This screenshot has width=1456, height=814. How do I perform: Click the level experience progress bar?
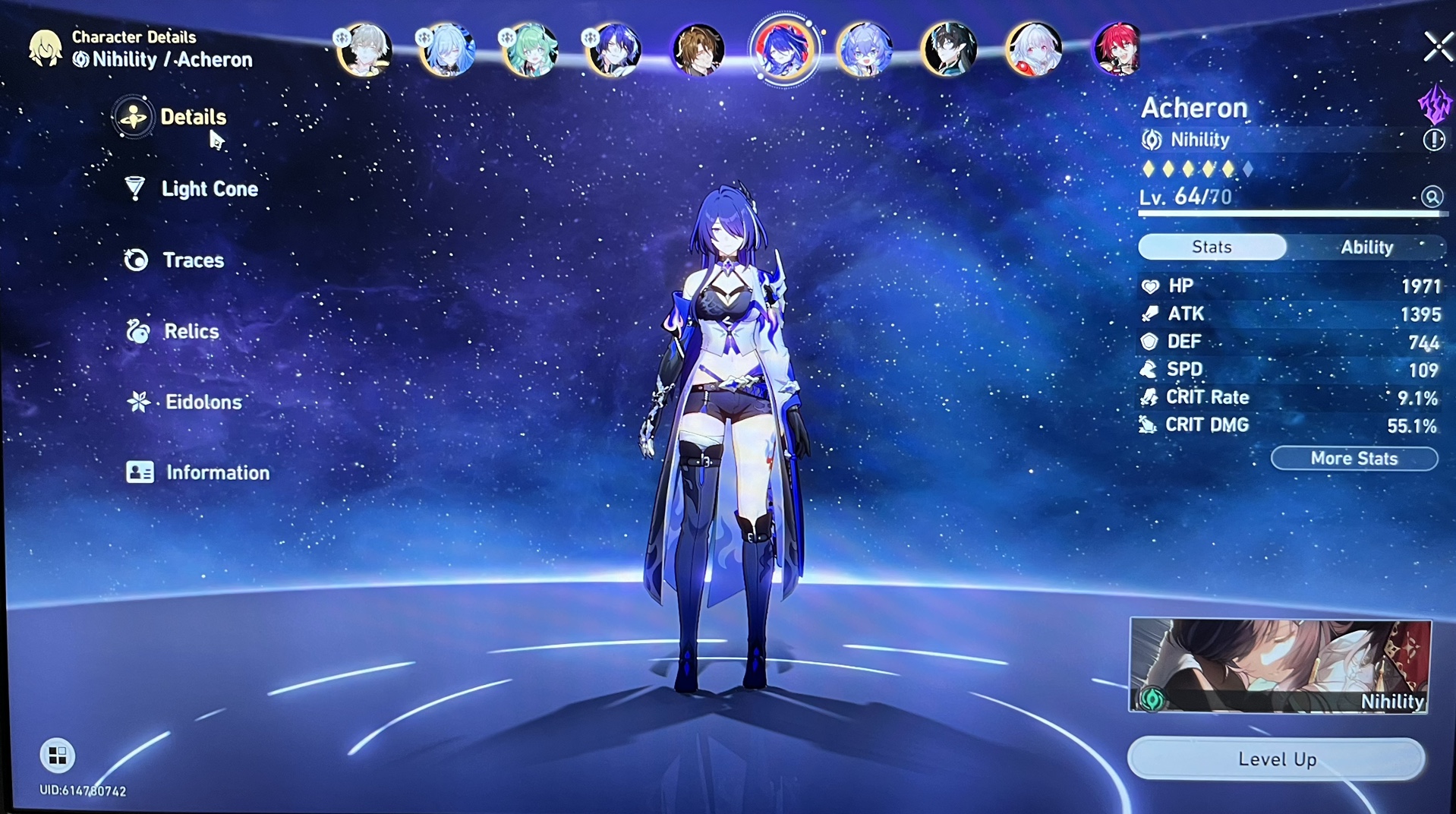point(1291,213)
